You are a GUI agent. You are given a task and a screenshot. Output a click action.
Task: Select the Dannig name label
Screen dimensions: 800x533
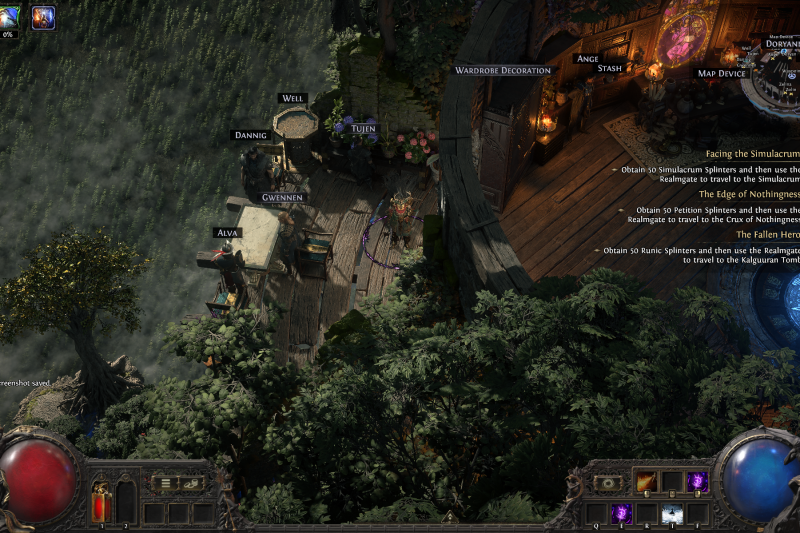[x=250, y=134]
